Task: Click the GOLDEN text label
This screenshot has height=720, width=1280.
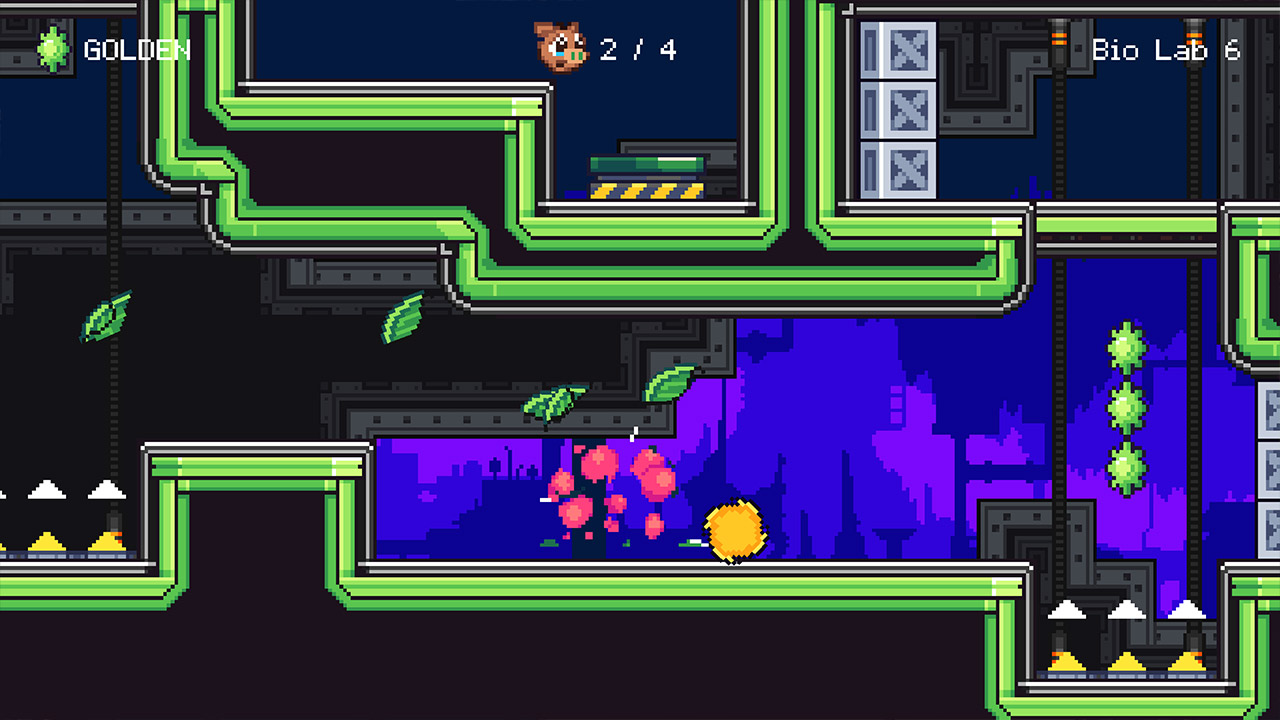Action: coord(138,48)
